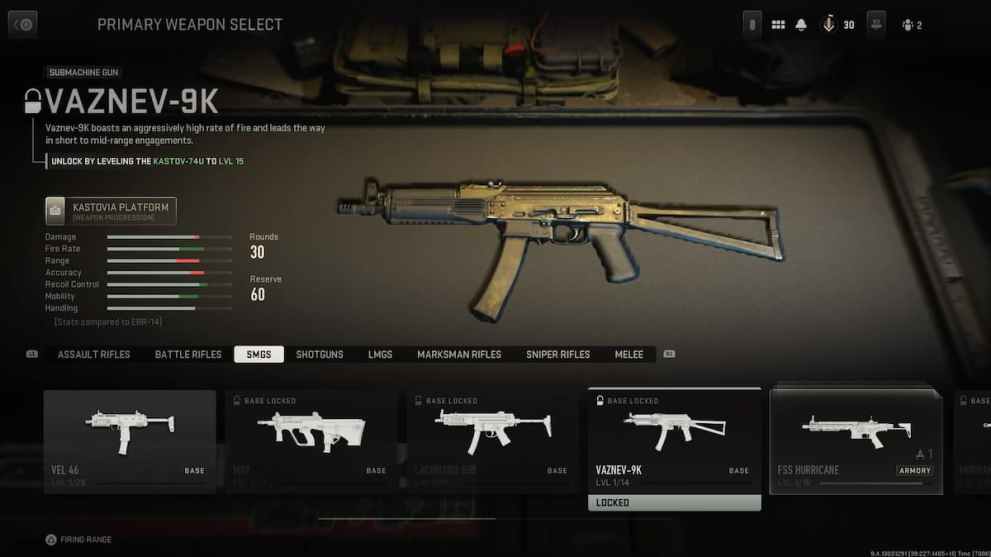Go back using the top-left back button
991x557 pixels.
22,25
